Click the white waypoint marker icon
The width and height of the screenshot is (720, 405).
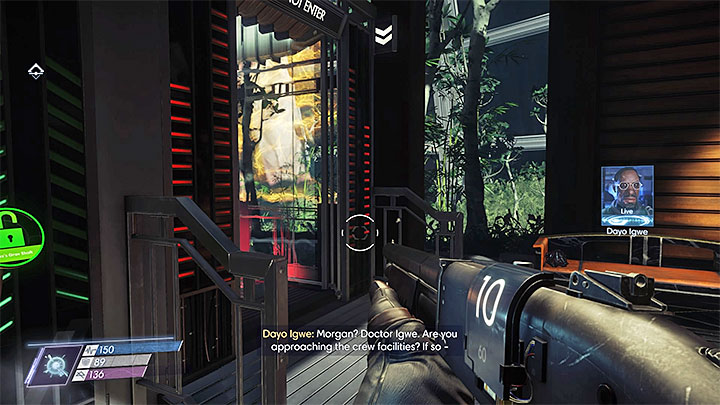pyautogui.click(x=34, y=70)
